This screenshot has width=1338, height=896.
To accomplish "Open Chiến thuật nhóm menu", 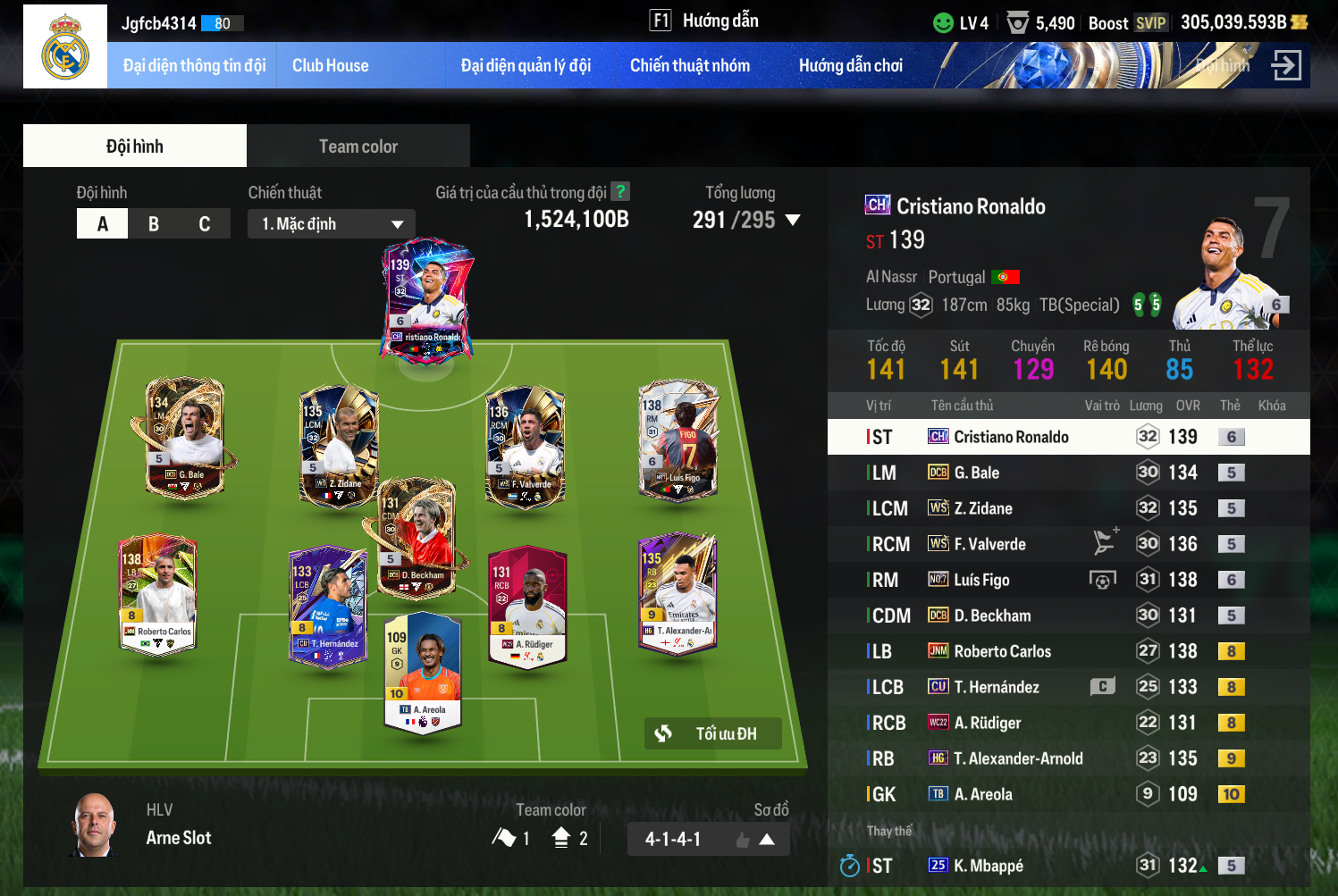I will tap(689, 65).
